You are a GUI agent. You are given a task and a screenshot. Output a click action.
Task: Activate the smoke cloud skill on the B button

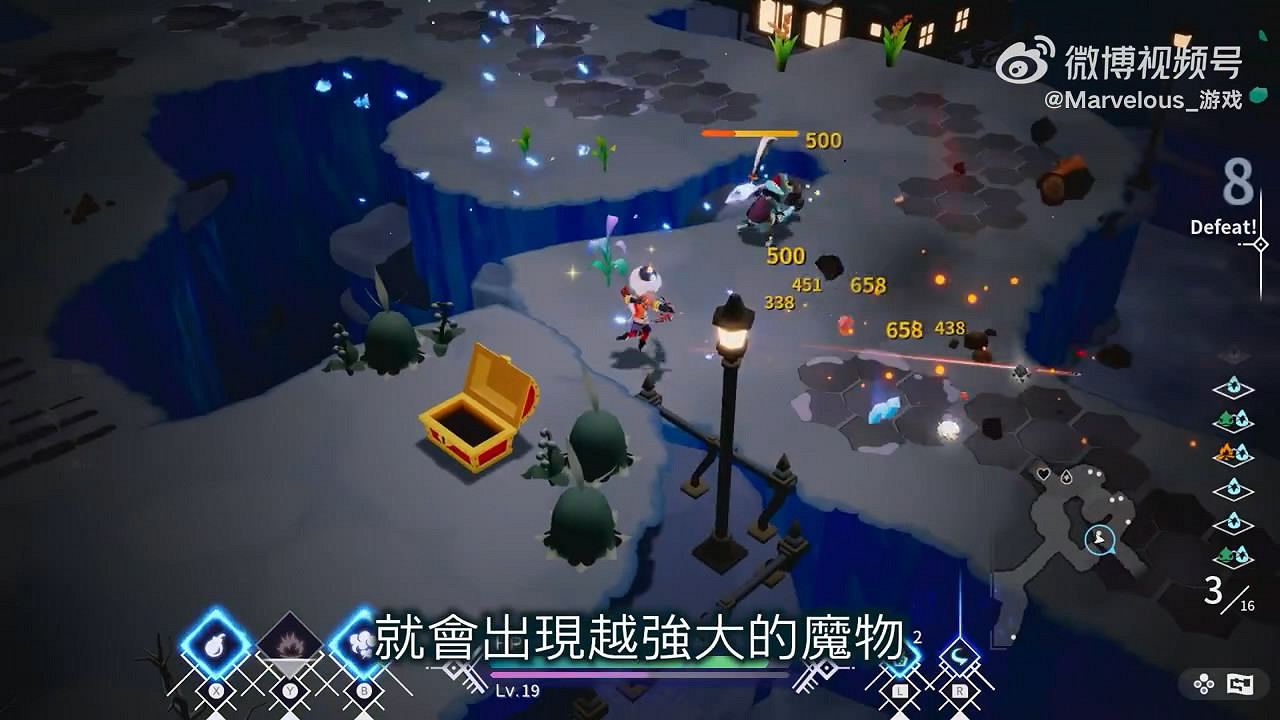(x=362, y=642)
